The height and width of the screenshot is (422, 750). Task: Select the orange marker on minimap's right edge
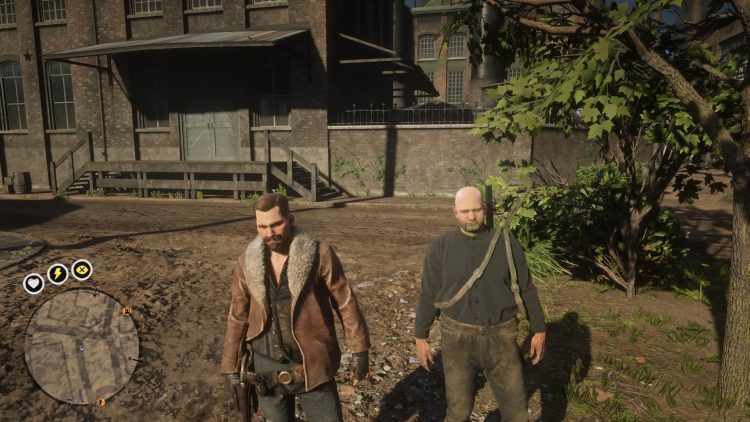127,311
